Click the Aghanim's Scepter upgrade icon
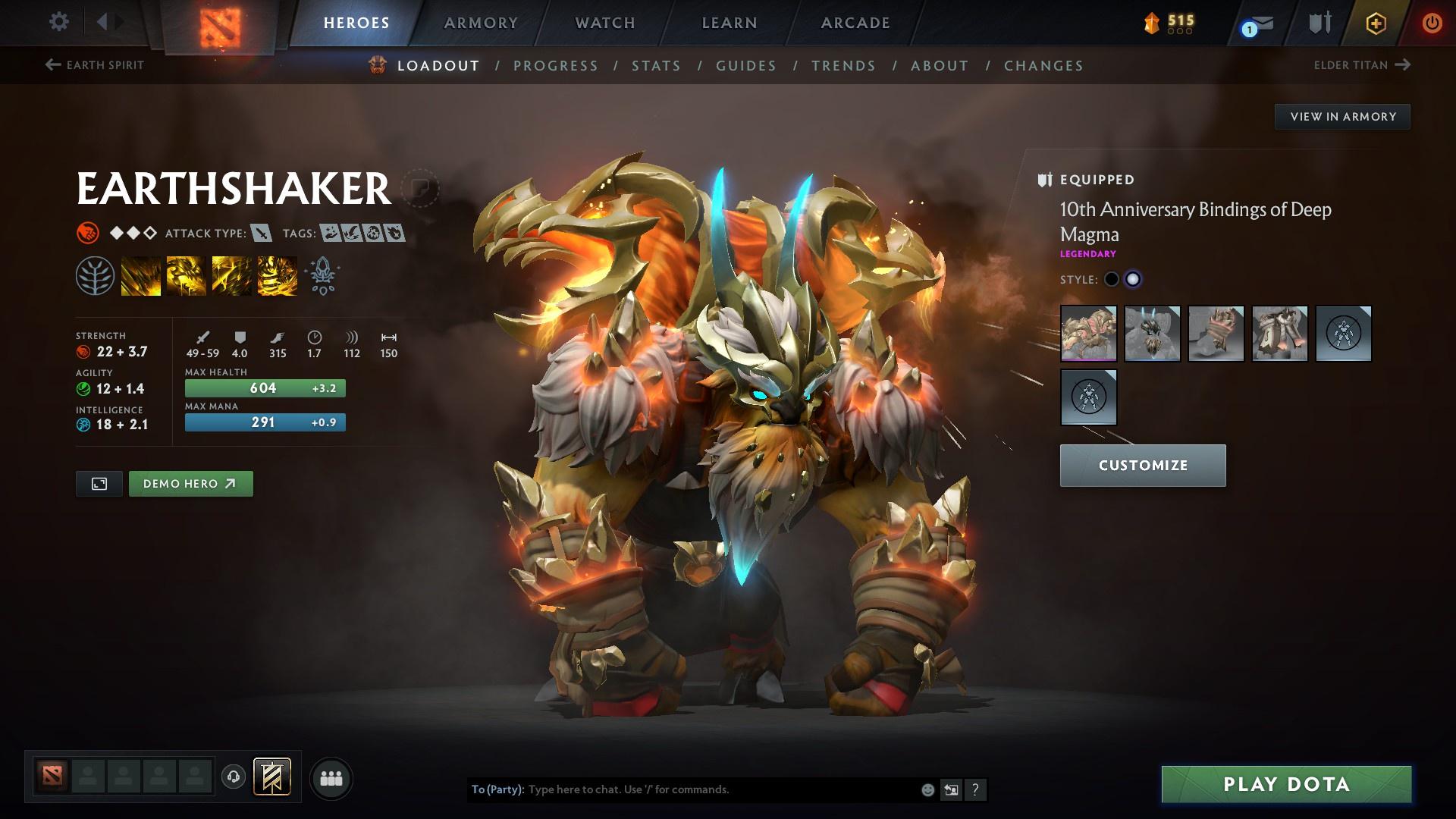Image resolution: width=1456 pixels, height=819 pixels. (322, 275)
